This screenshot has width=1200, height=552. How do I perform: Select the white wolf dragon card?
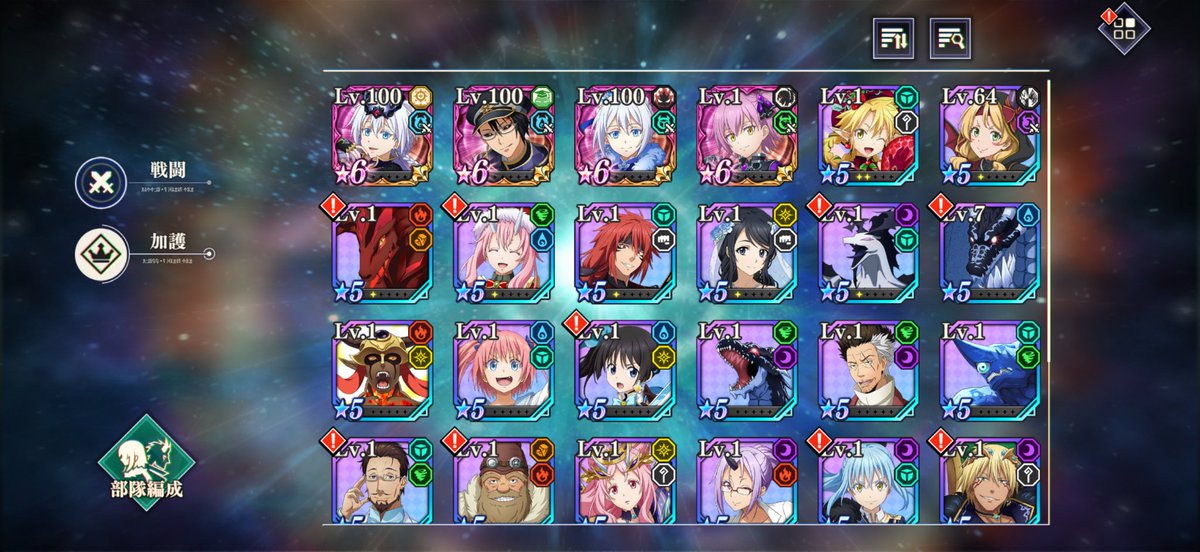tap(868, 255)
